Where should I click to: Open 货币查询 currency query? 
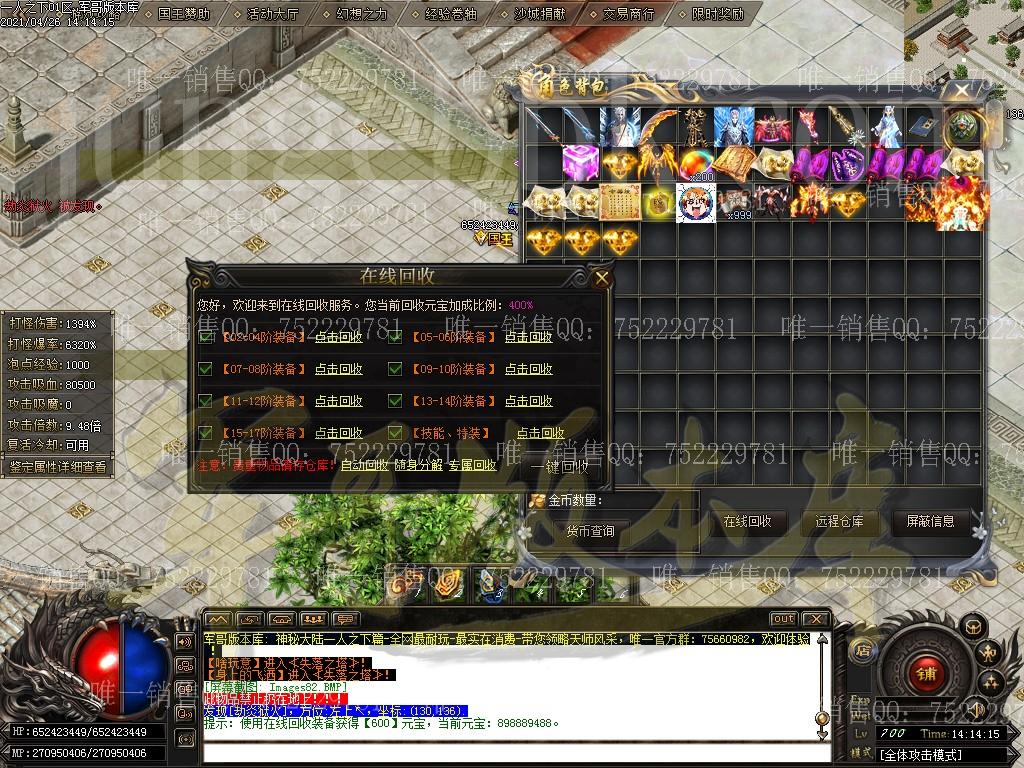pyautogui.click(x=590, y=531)
